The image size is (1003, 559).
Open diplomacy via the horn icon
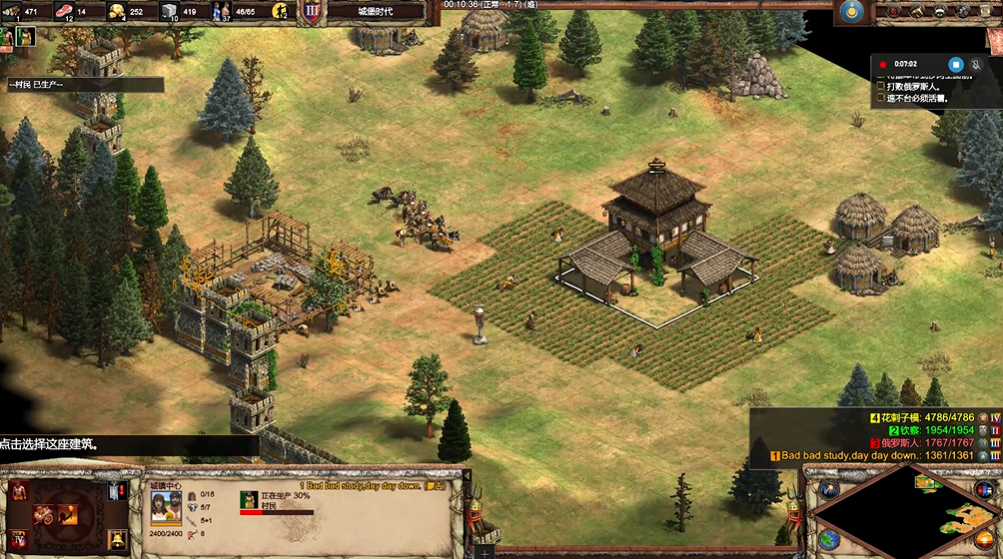coord(917,11)
